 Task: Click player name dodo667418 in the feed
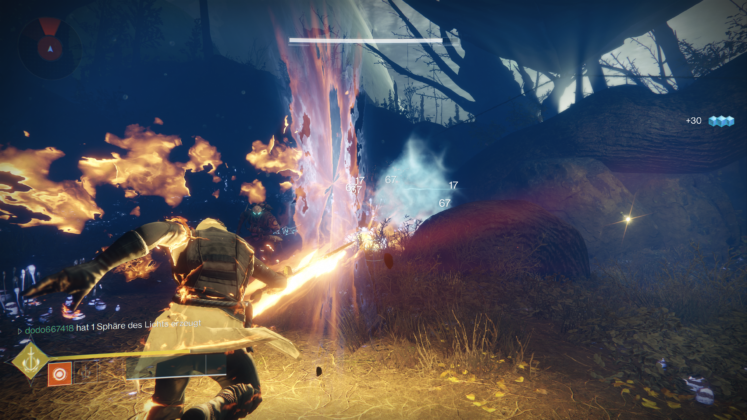click(49, 329)
